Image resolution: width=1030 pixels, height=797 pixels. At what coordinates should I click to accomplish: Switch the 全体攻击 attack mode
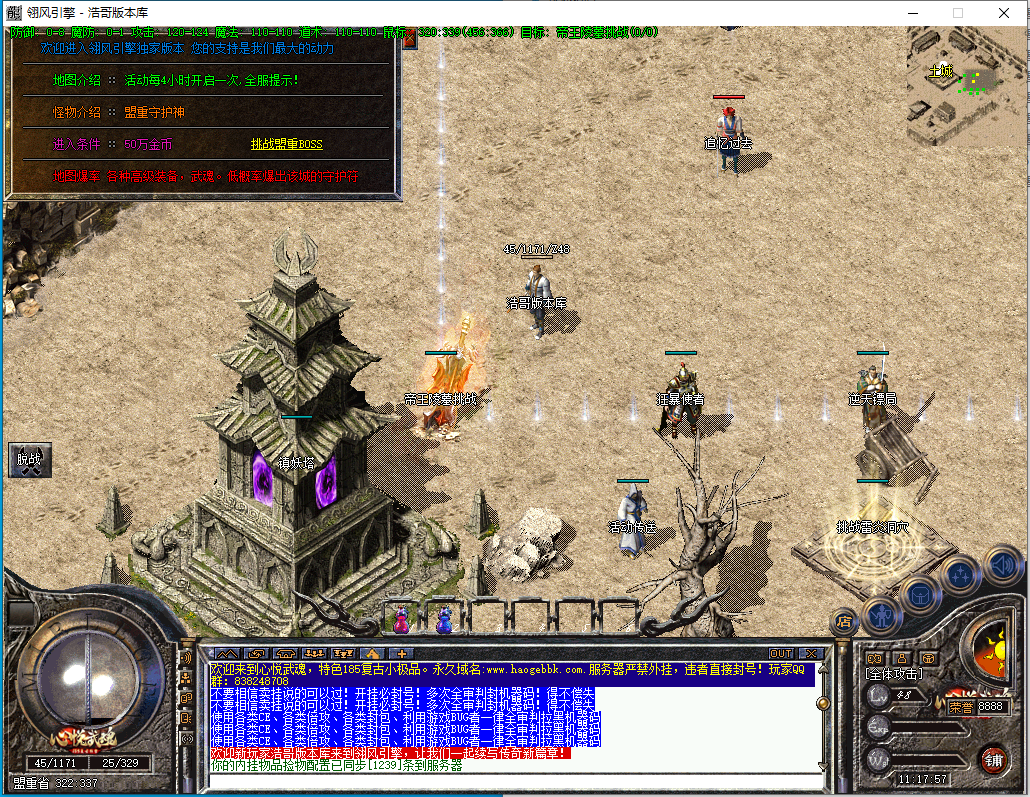point(893,675)
